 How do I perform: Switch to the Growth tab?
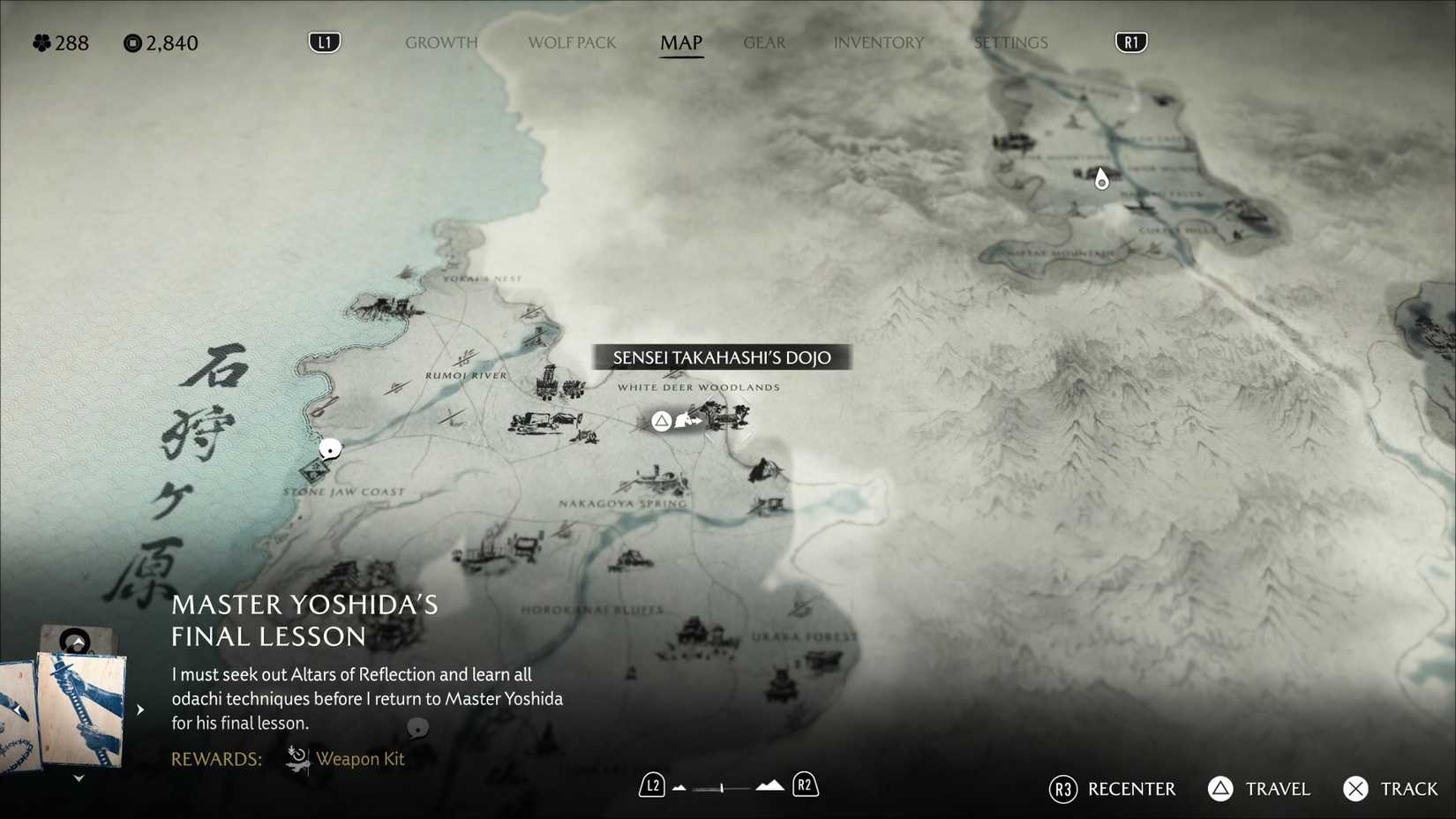(441, 42)
